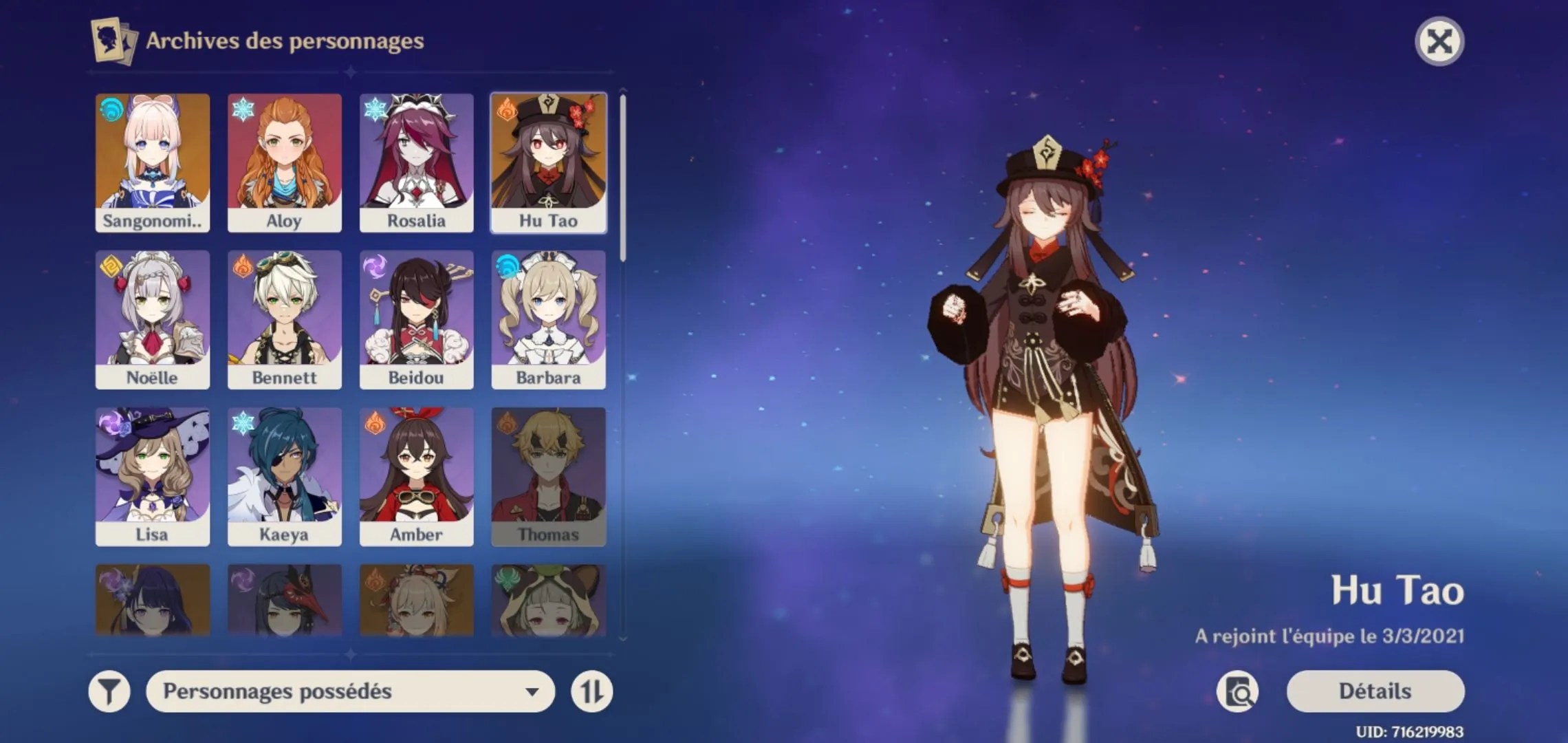This screenshot has width=1568, height=743.
Task: Select the greyed-out Thomas card
Action: pos(548,477)
